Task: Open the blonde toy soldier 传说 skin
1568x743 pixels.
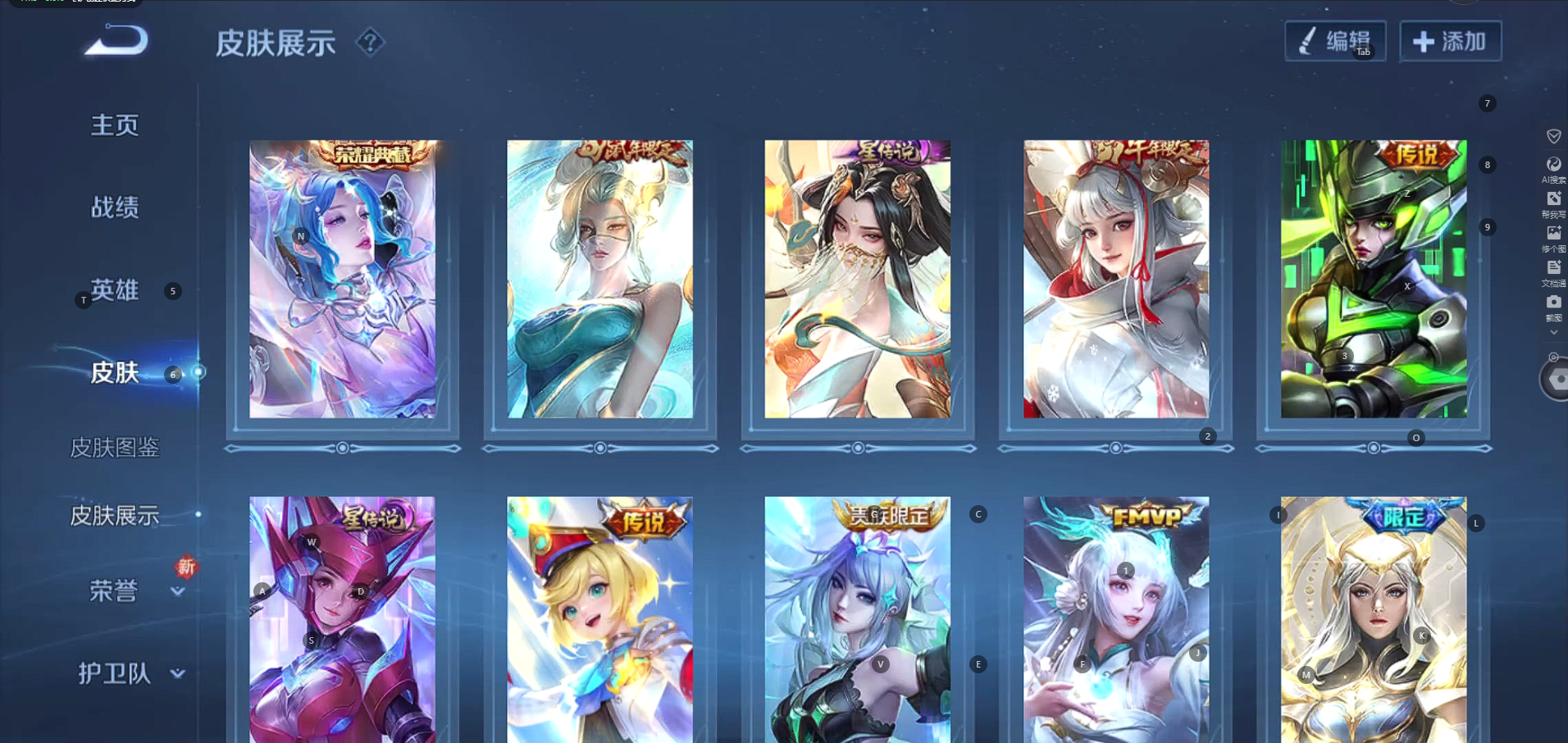Action: tap(599, 619)
